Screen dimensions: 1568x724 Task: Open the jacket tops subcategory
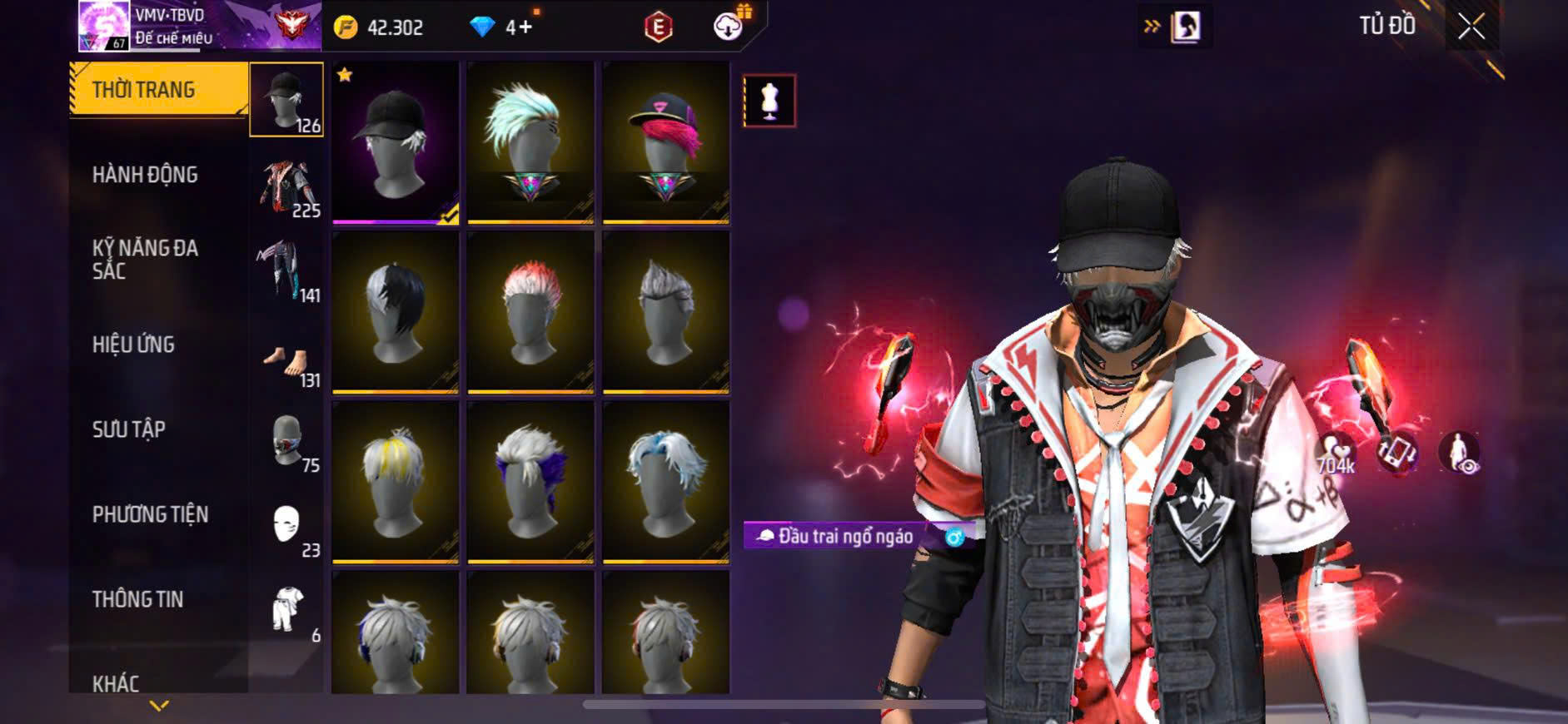(286, 186)
